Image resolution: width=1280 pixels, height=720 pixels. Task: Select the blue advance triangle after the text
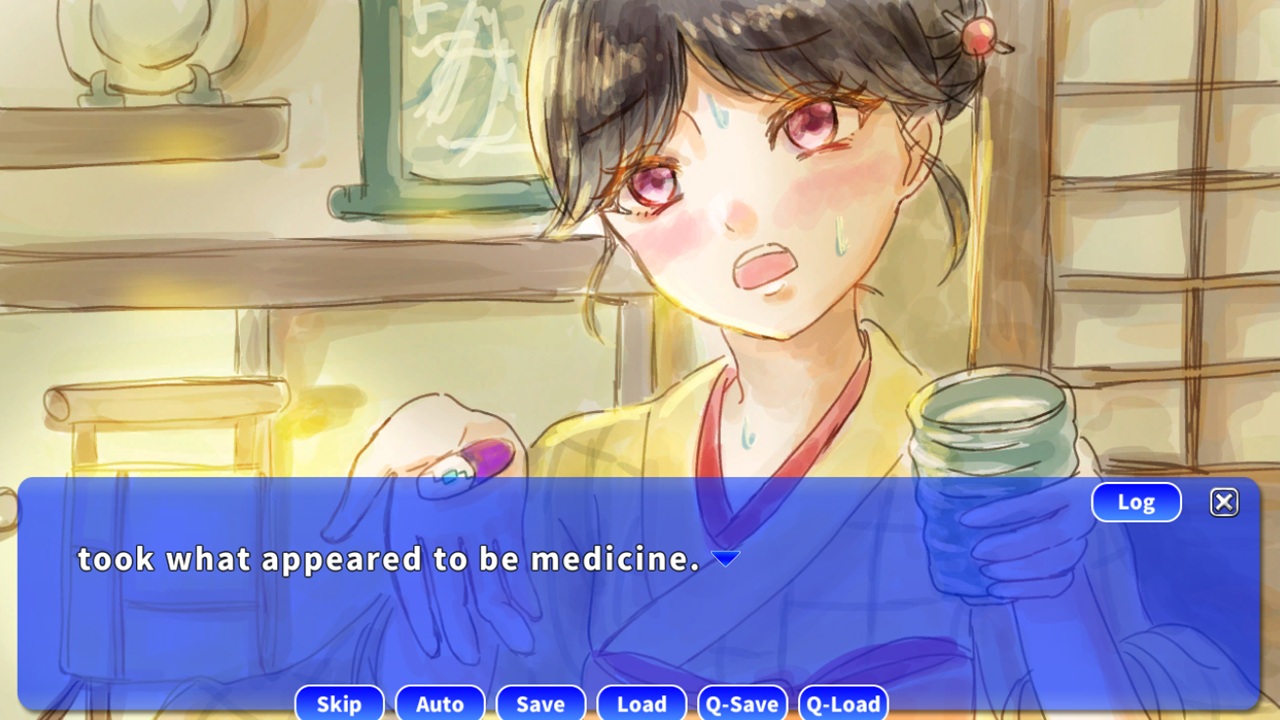click(x=725, y=559)
